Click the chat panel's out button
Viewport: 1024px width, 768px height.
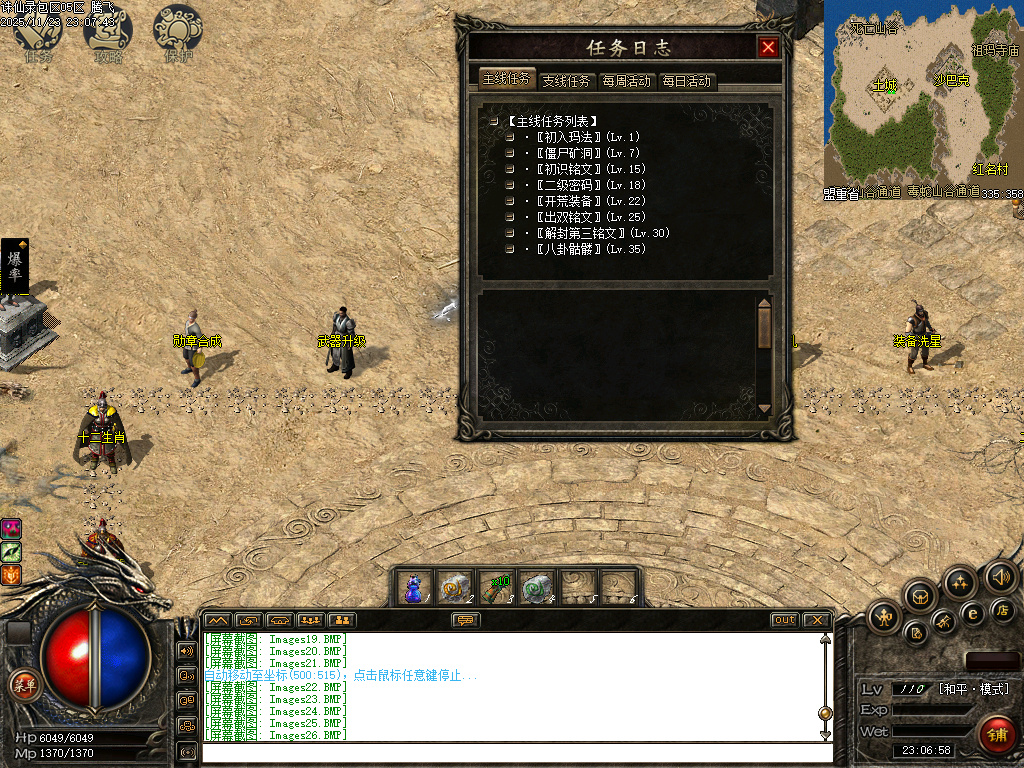tap(785, 620)
